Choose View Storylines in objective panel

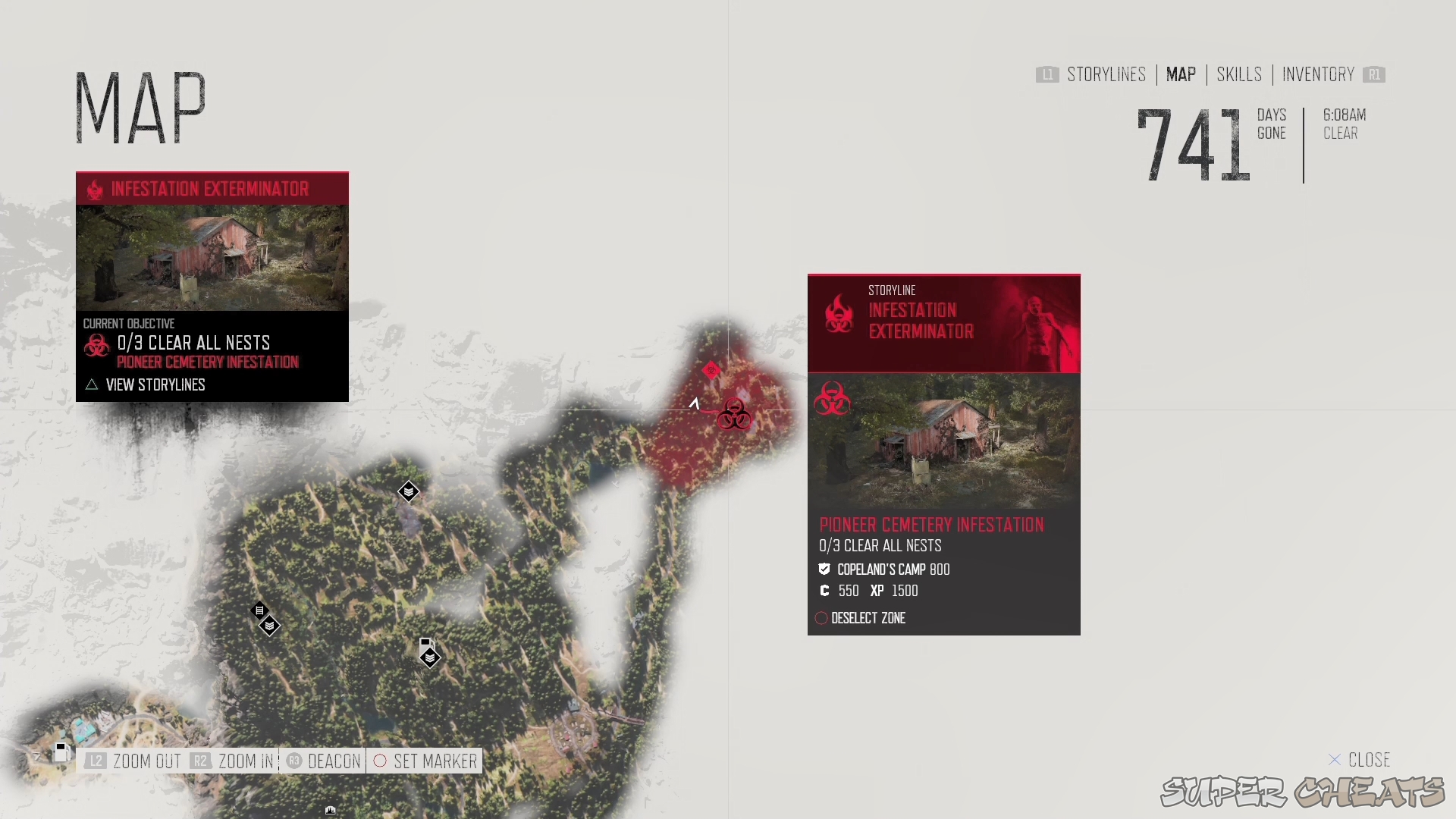tap(155, 385)
